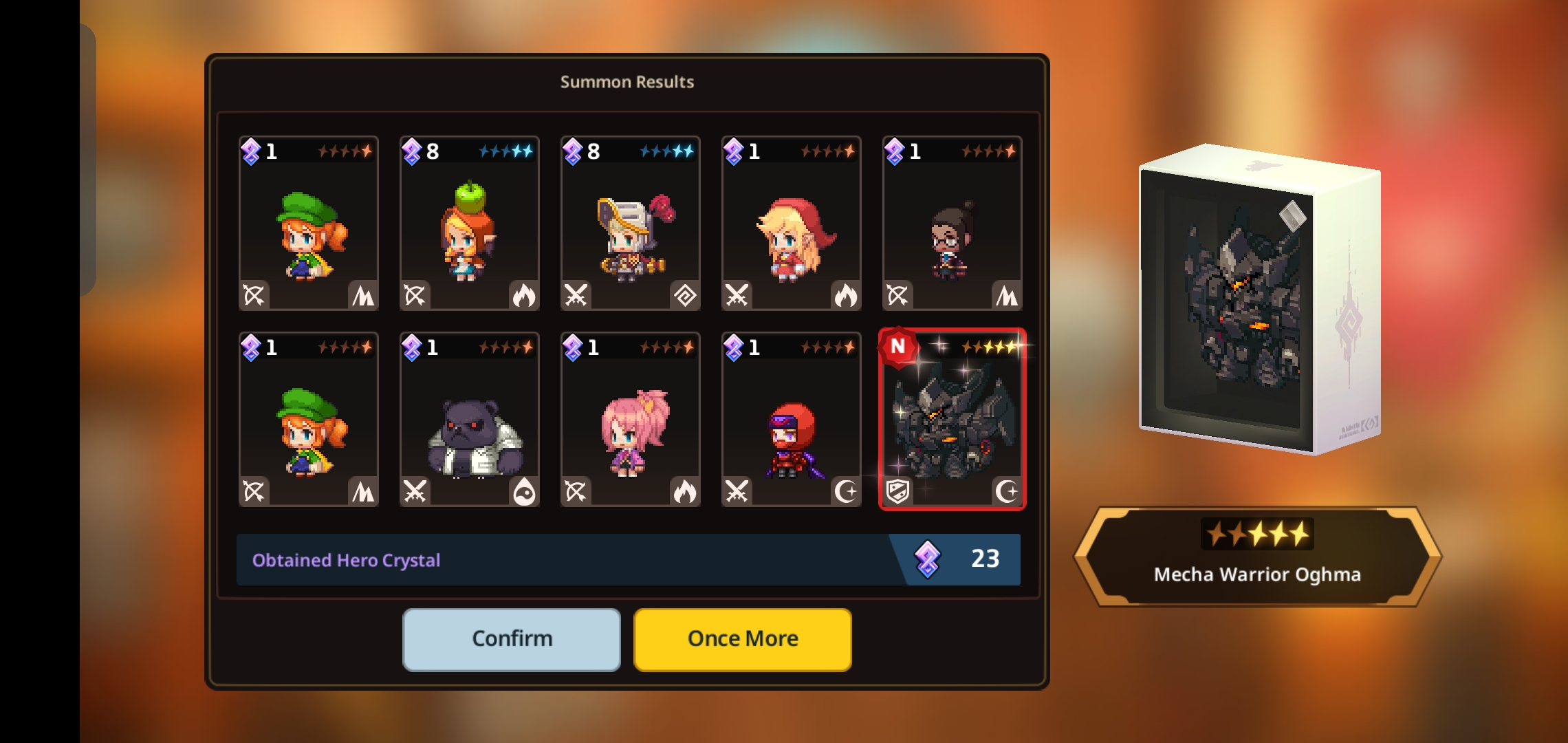Select the bow class icon on the green-hat archer card
This screenshot has height=743, width=1568.
(x=255, y=294)
